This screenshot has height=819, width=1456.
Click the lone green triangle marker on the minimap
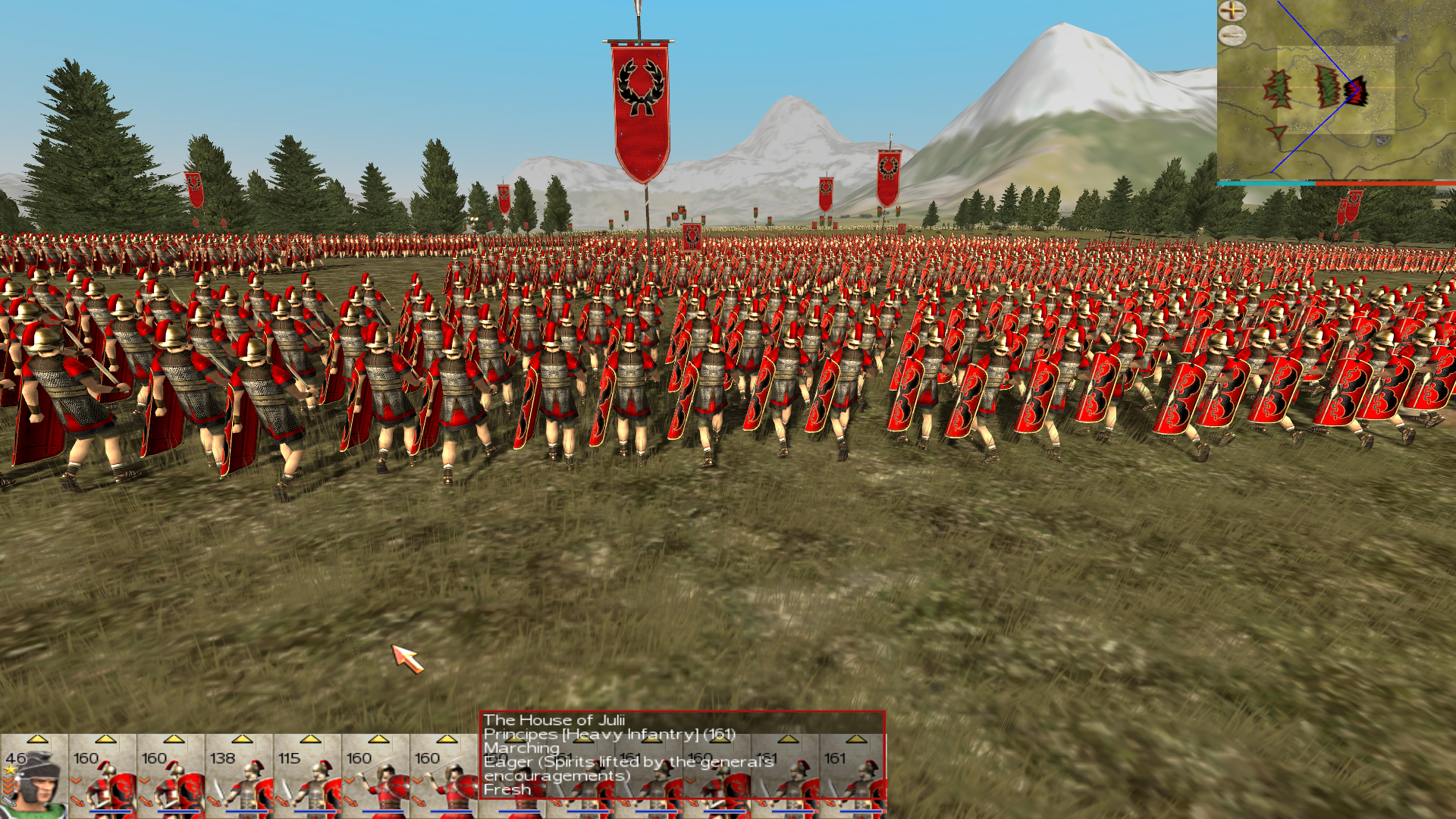pos(1276,134)
